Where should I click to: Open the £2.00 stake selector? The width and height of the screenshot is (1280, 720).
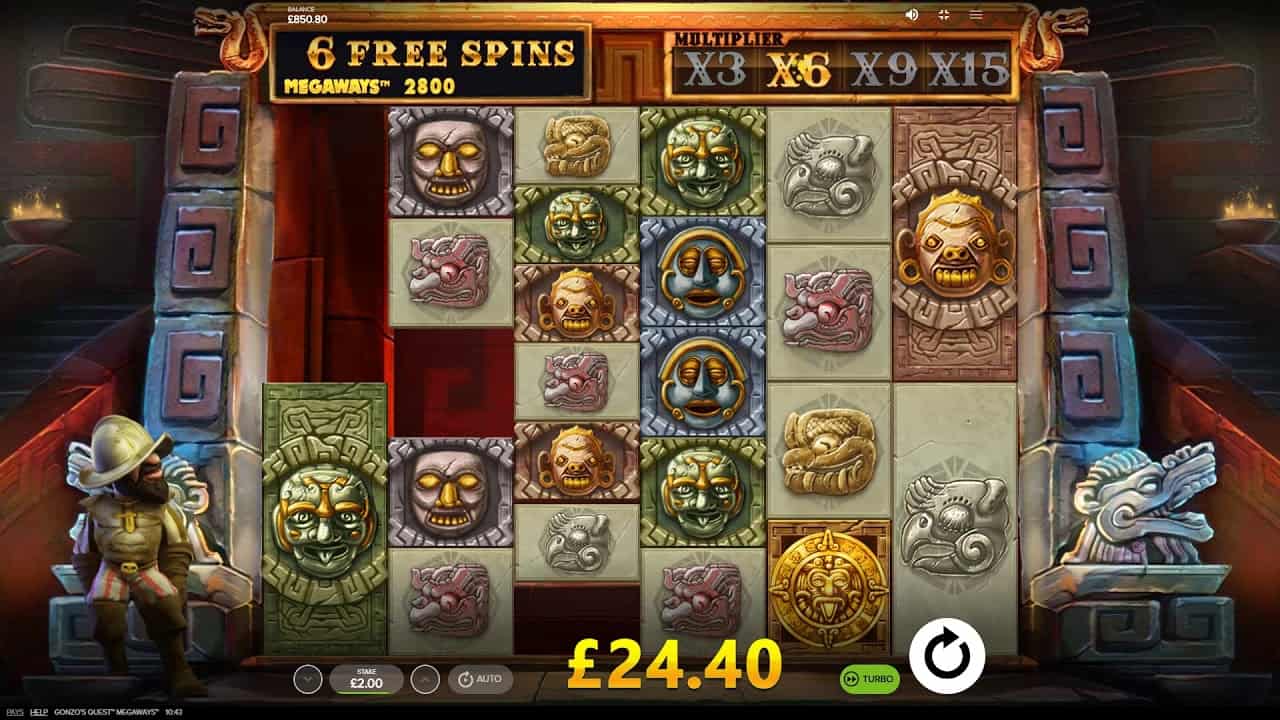(x=366, y=679)
